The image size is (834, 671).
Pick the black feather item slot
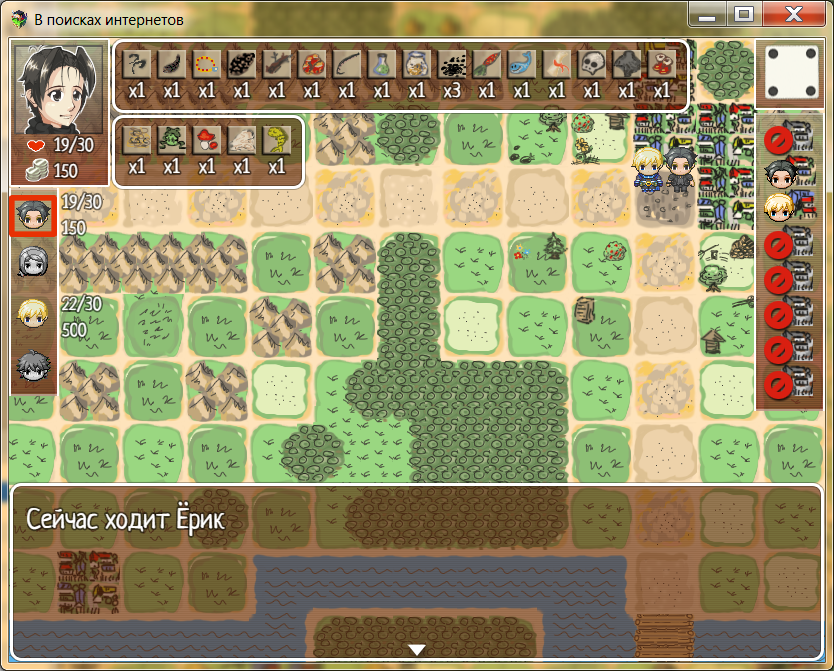(171, 65)
